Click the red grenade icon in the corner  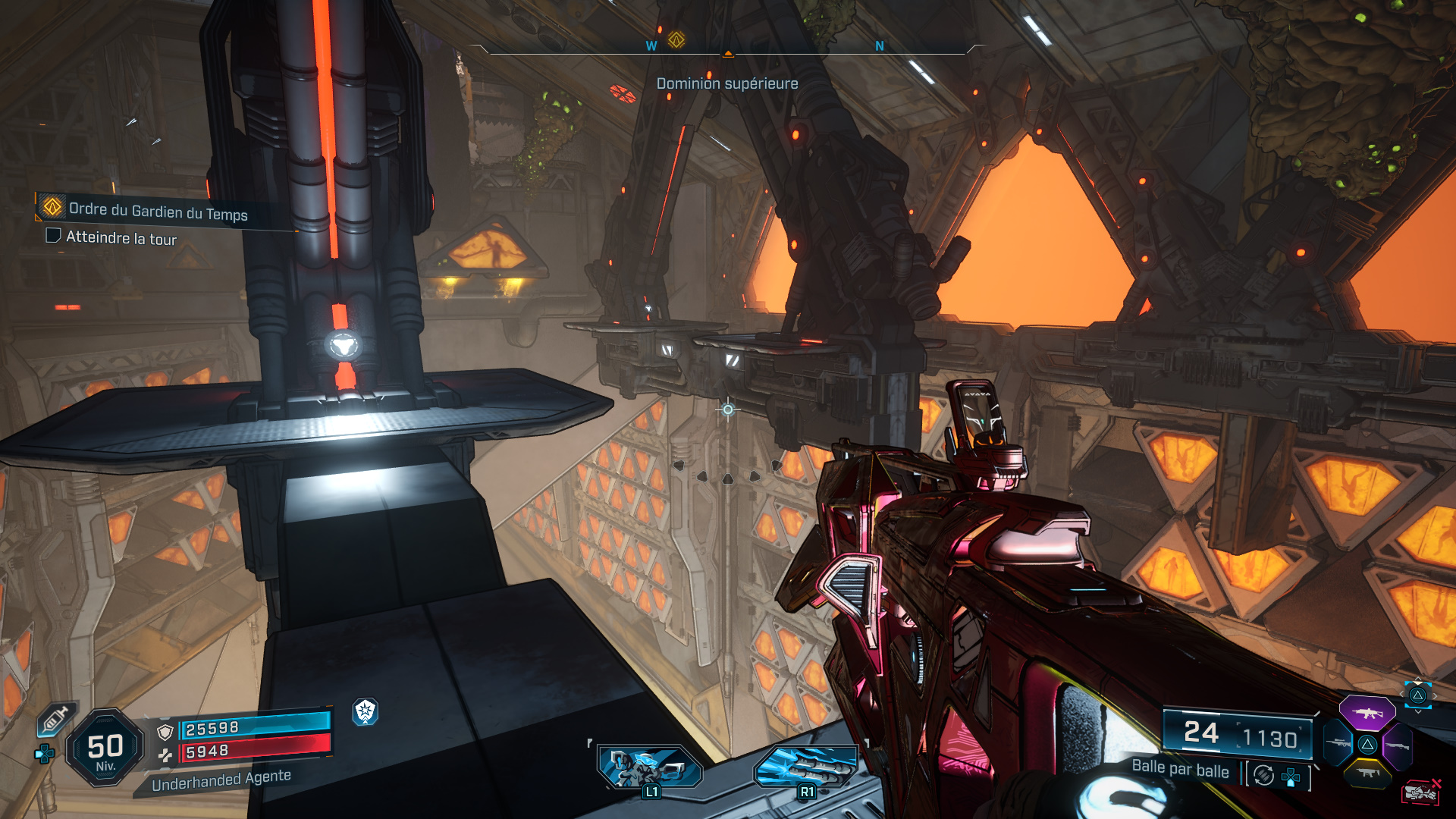pyautogui.click(x=1422, y=792)
